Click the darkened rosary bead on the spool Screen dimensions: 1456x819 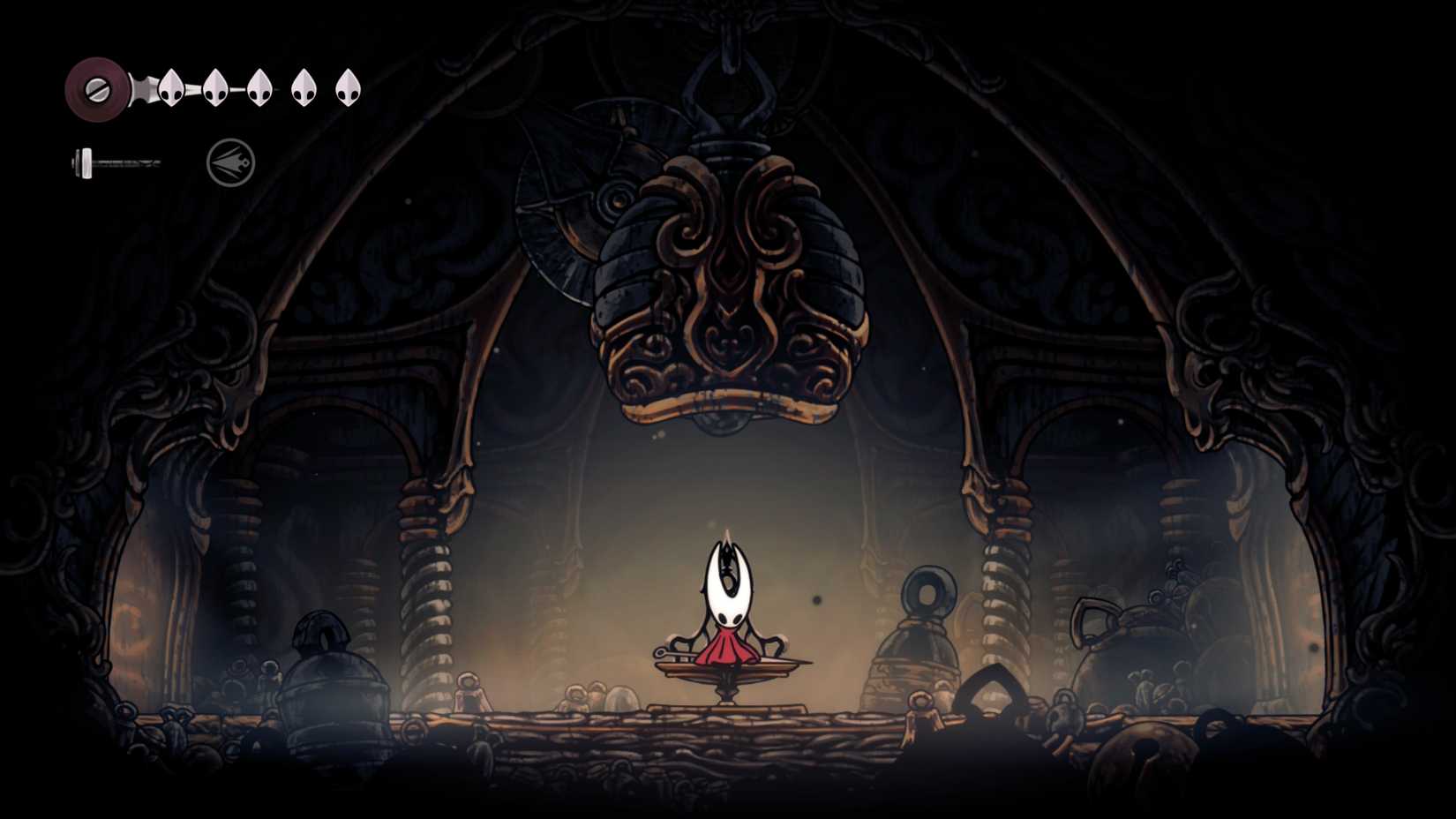tap(100, 87)
